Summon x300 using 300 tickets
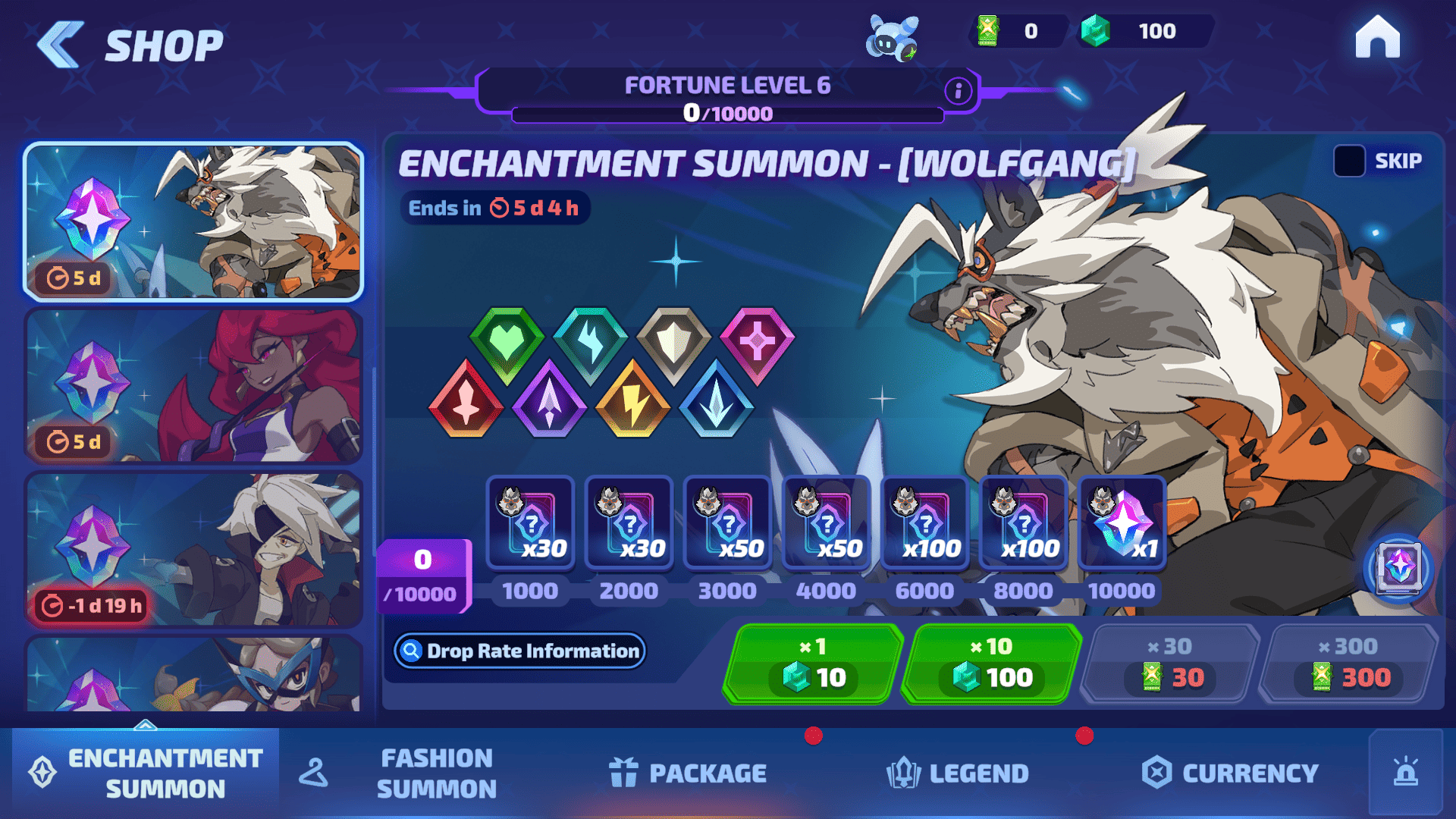Screen dimensions: 1456x819 click(x=1348, y=664)
